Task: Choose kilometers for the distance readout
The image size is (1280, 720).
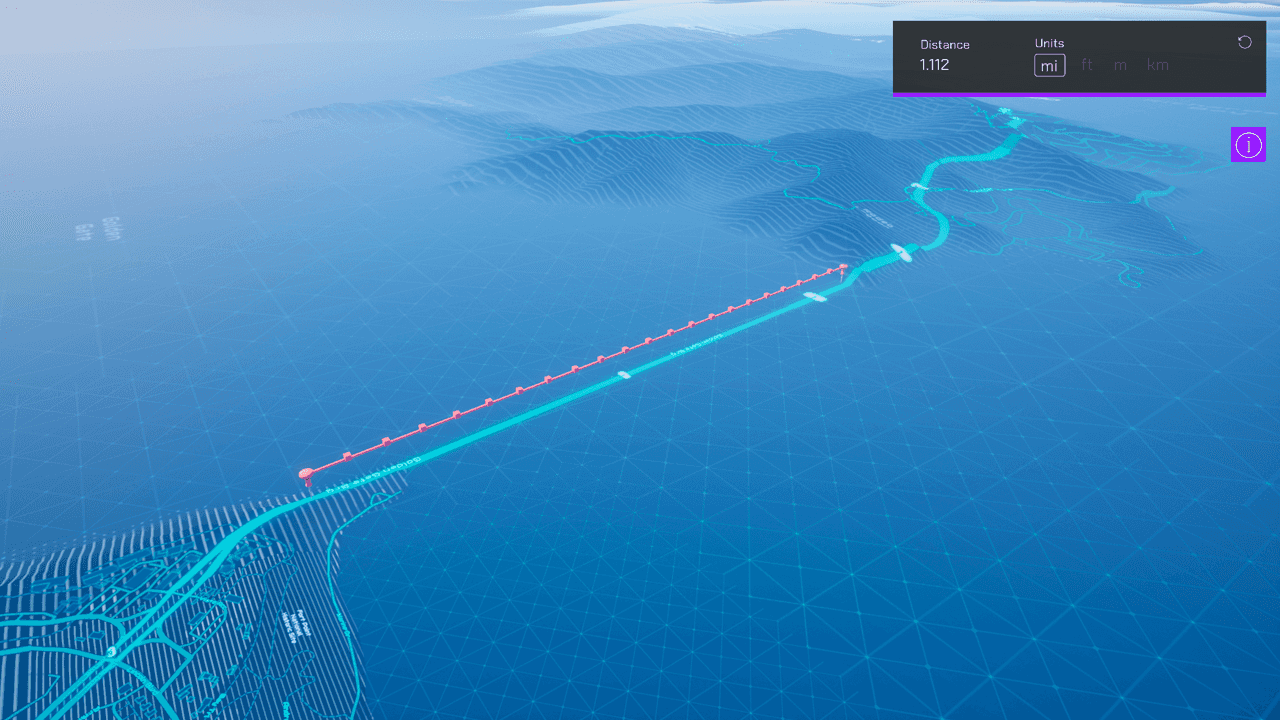Action: [x=1157, y=66]
